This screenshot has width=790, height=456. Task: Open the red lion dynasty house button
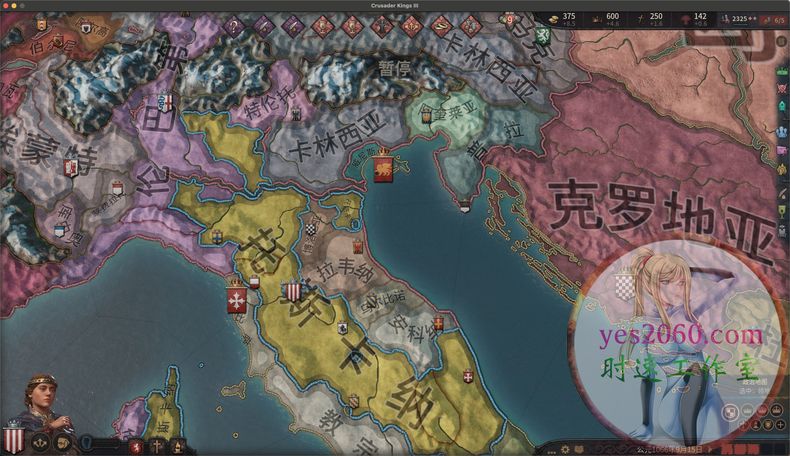pyautogui.click(x=136, y=445)
